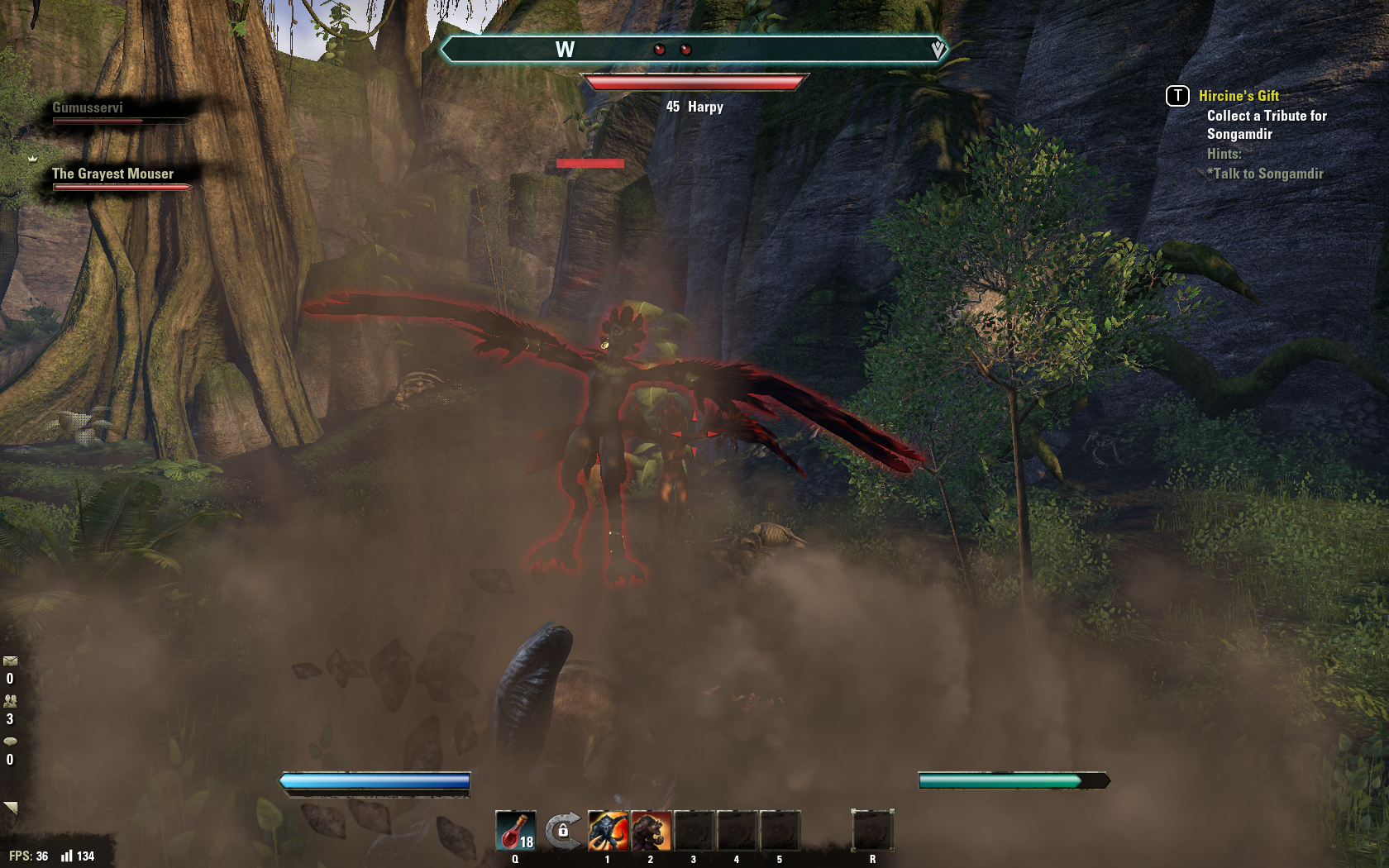This screenshot has width=1389, height=868.
Task: Open the Hircine's Gift quest tracker entry
Action: 1239,96
